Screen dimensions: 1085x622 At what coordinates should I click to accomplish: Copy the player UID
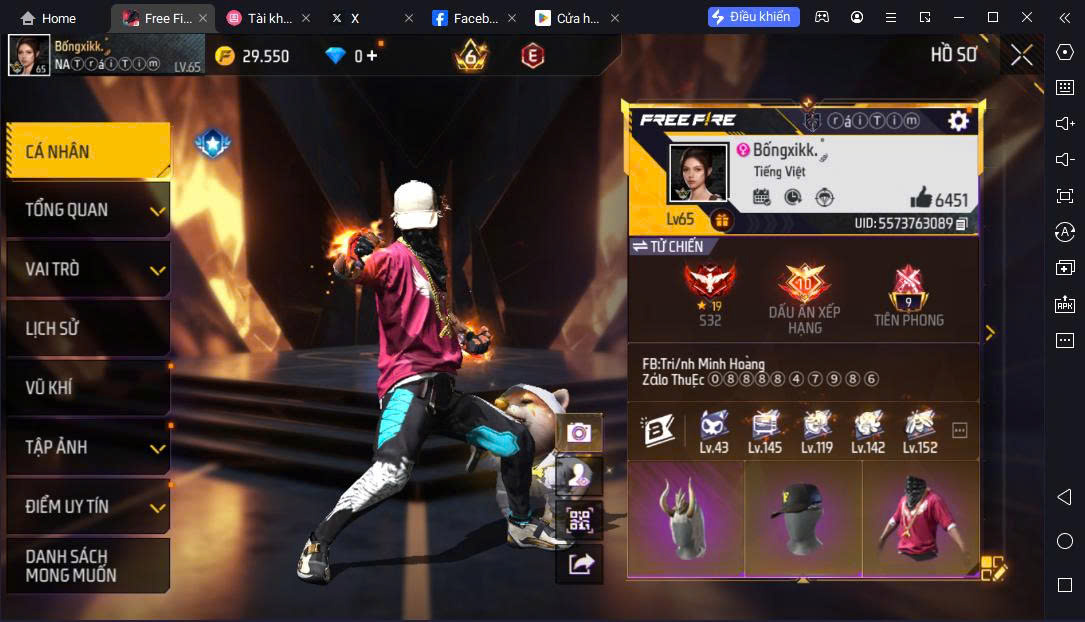tap(962, 223)
